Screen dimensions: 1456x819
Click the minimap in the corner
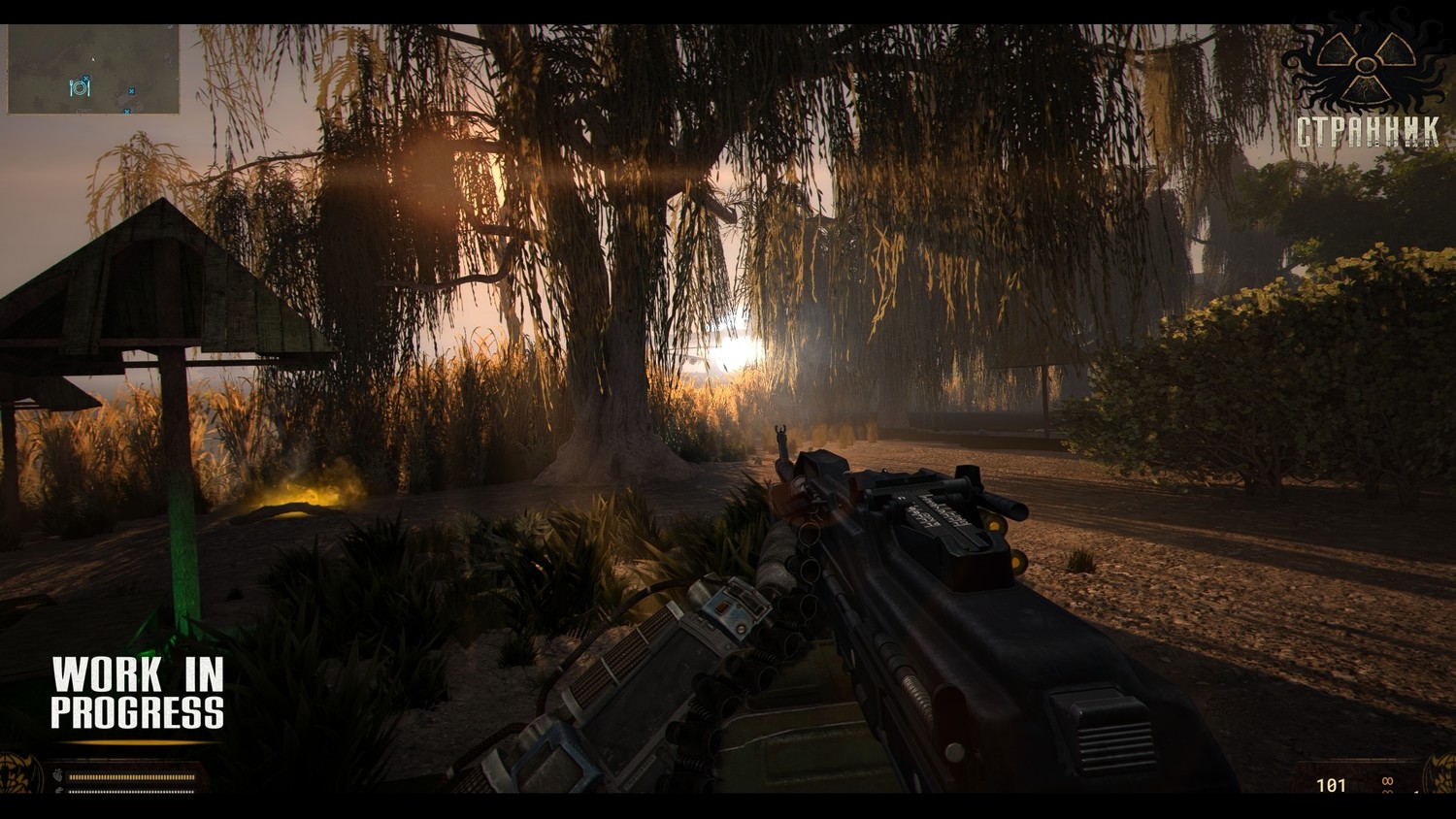93,69
